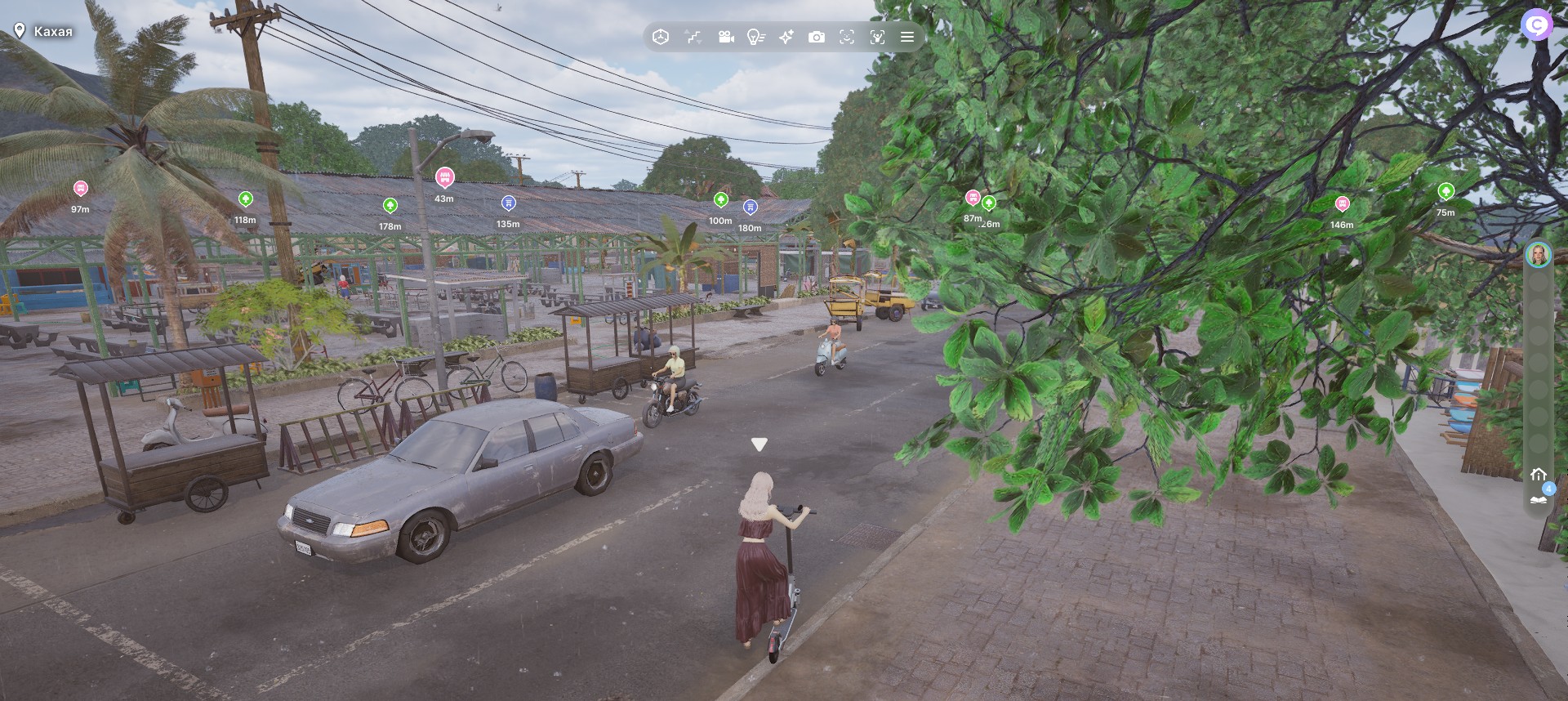The height and width of the screenshot is (701, 1568).
Task: Click the Кахая location label
Action: (x=45, y=31)
